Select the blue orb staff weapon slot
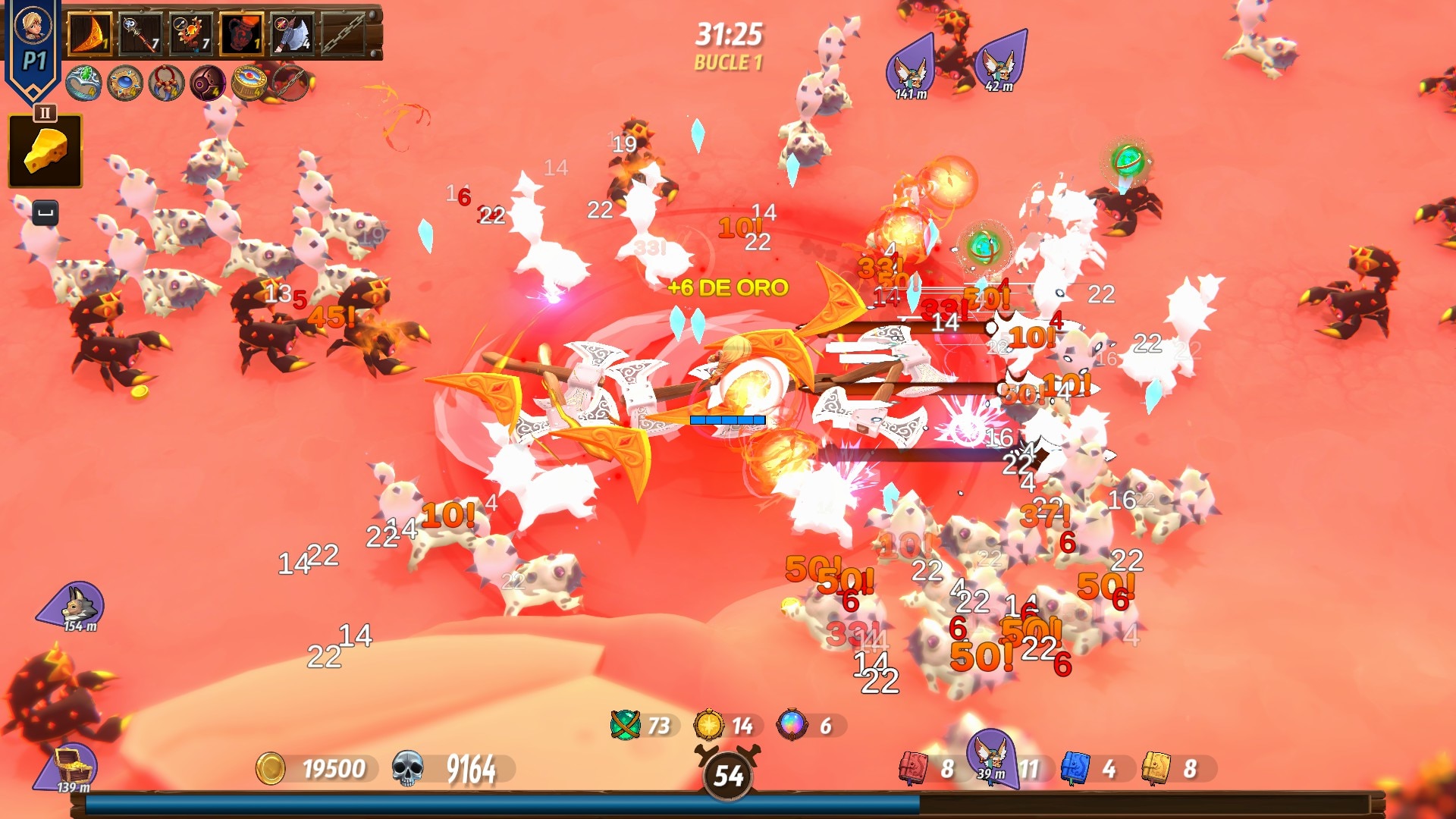The width and height of the screenshot is (1456, 819). click(141, 33)
